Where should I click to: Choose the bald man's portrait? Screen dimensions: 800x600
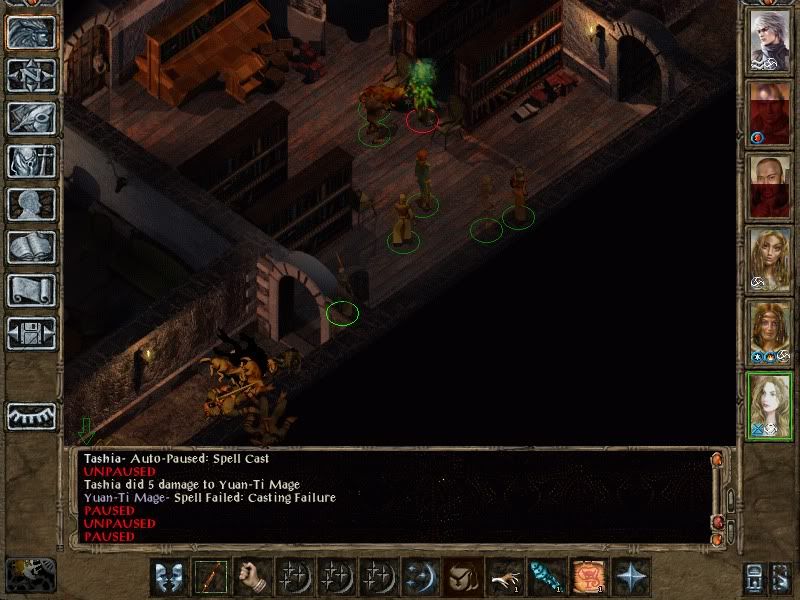tap(771, 186)
